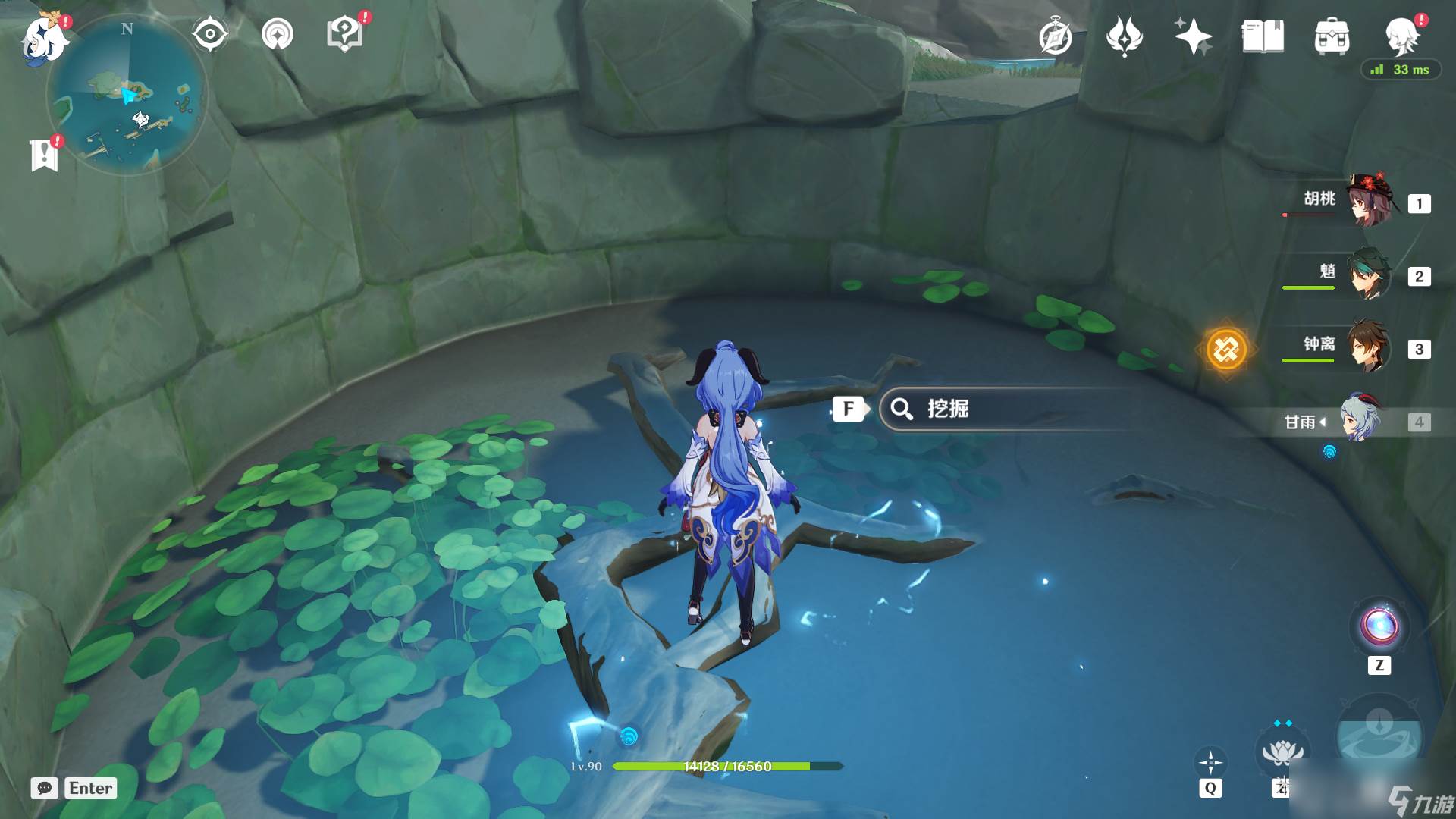Viewport: 1456px width, 819px height.
Task: Activate the lotus elemental skill
Action: click(1282, 752)
